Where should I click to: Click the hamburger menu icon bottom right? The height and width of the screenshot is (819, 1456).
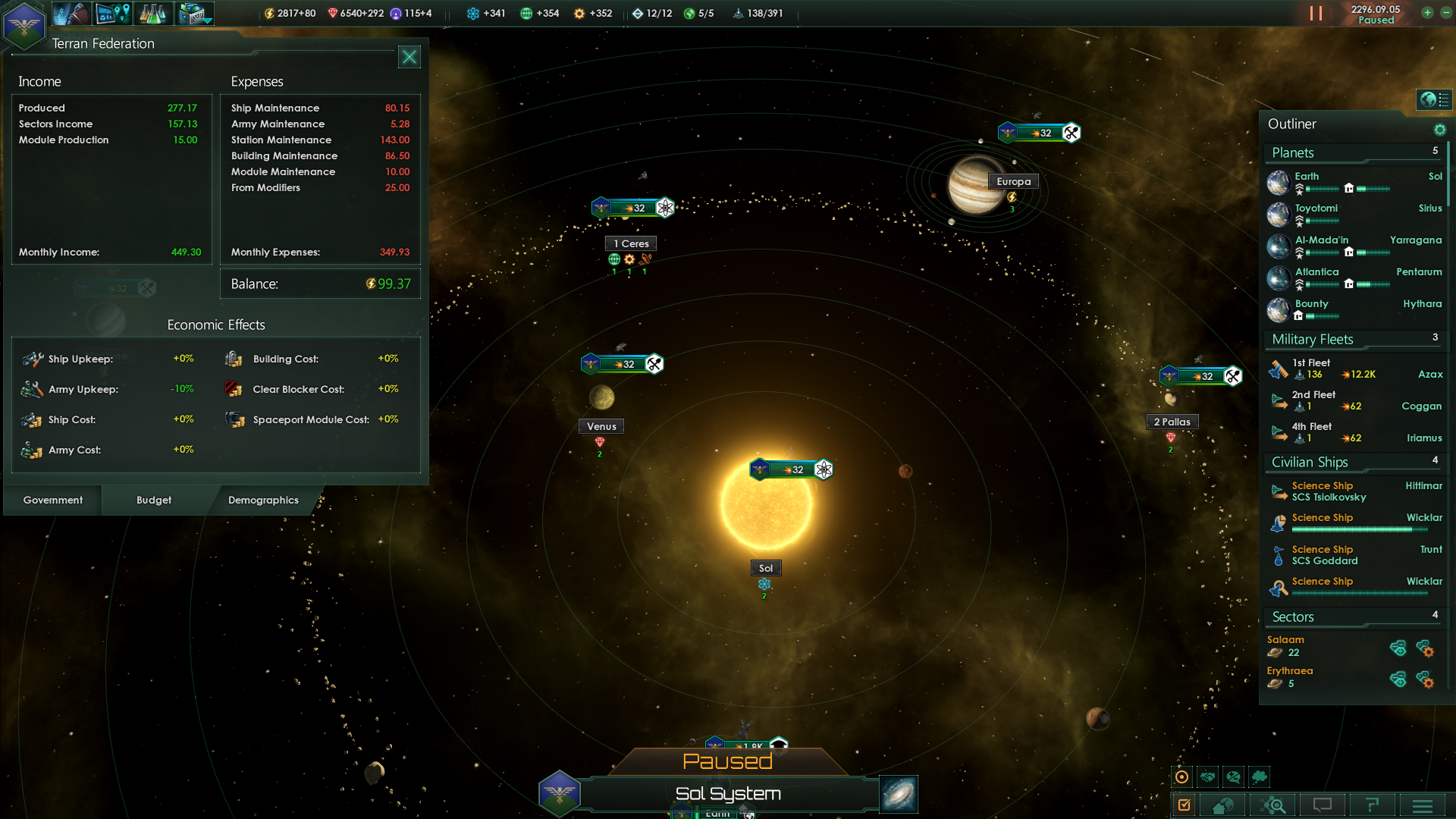[1421, 805]
